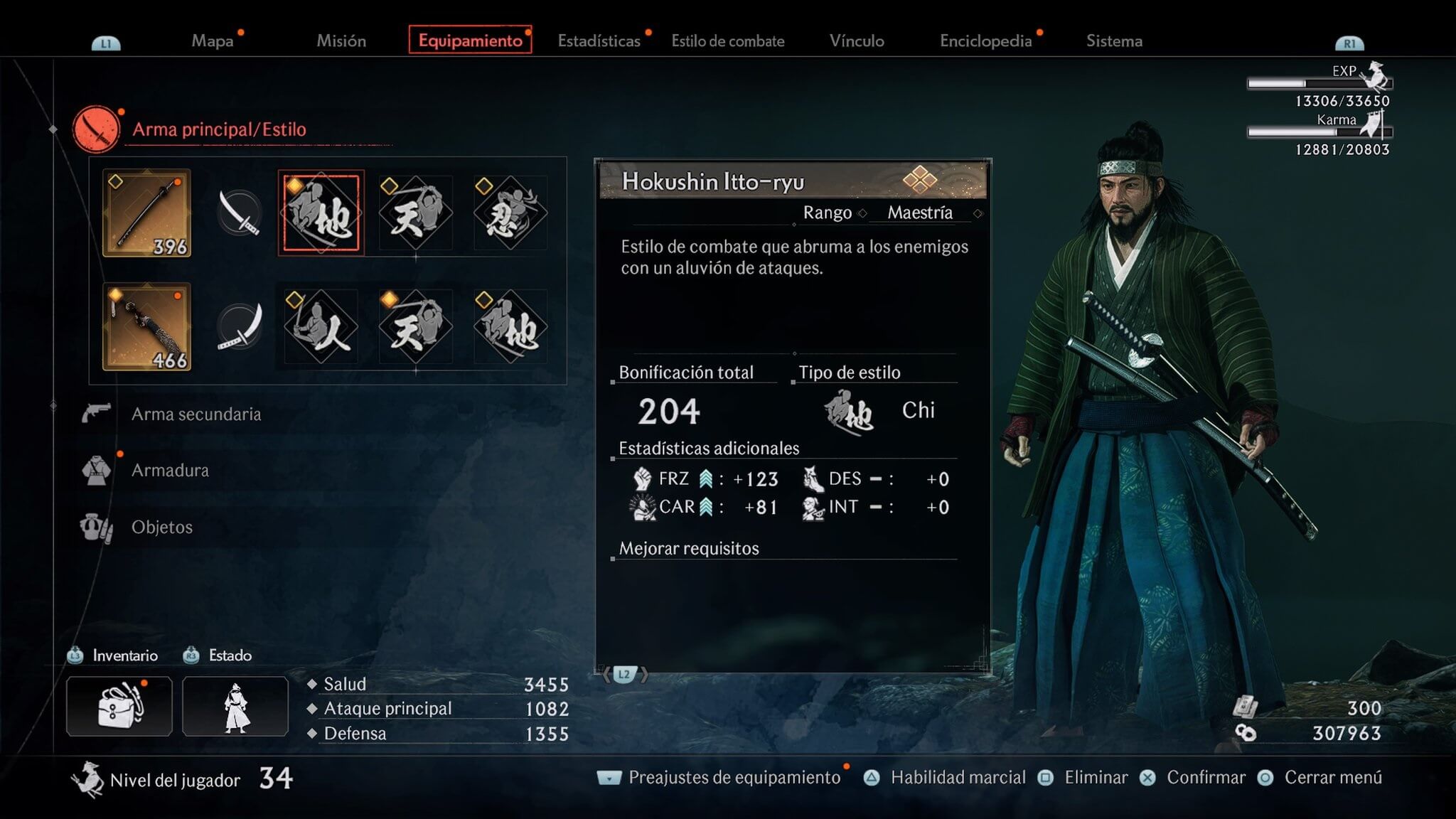Select the Equipamiento tab
The image size is (1456, 819).
(470, 41)
